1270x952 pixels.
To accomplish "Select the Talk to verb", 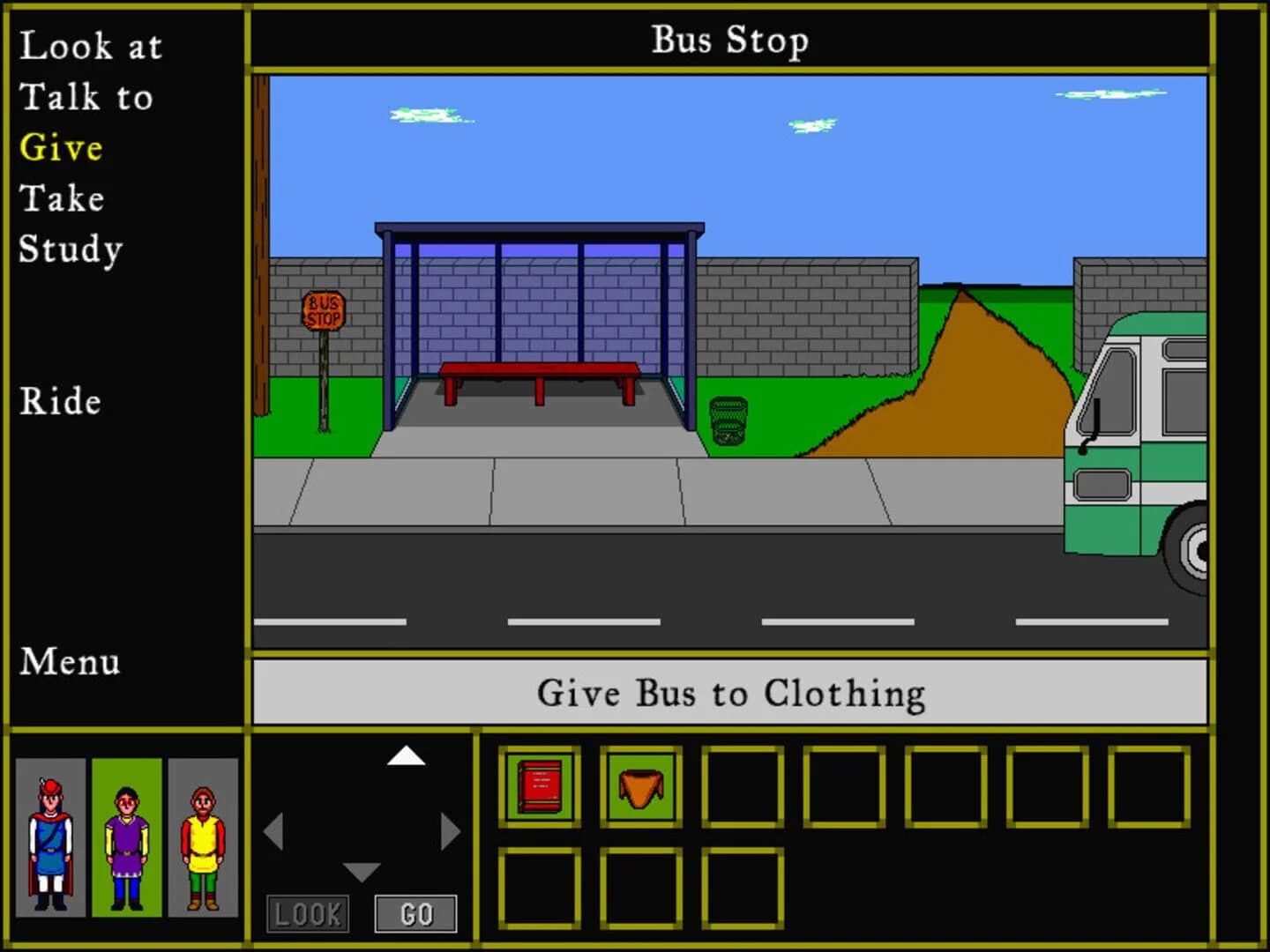I will [87, 97].
